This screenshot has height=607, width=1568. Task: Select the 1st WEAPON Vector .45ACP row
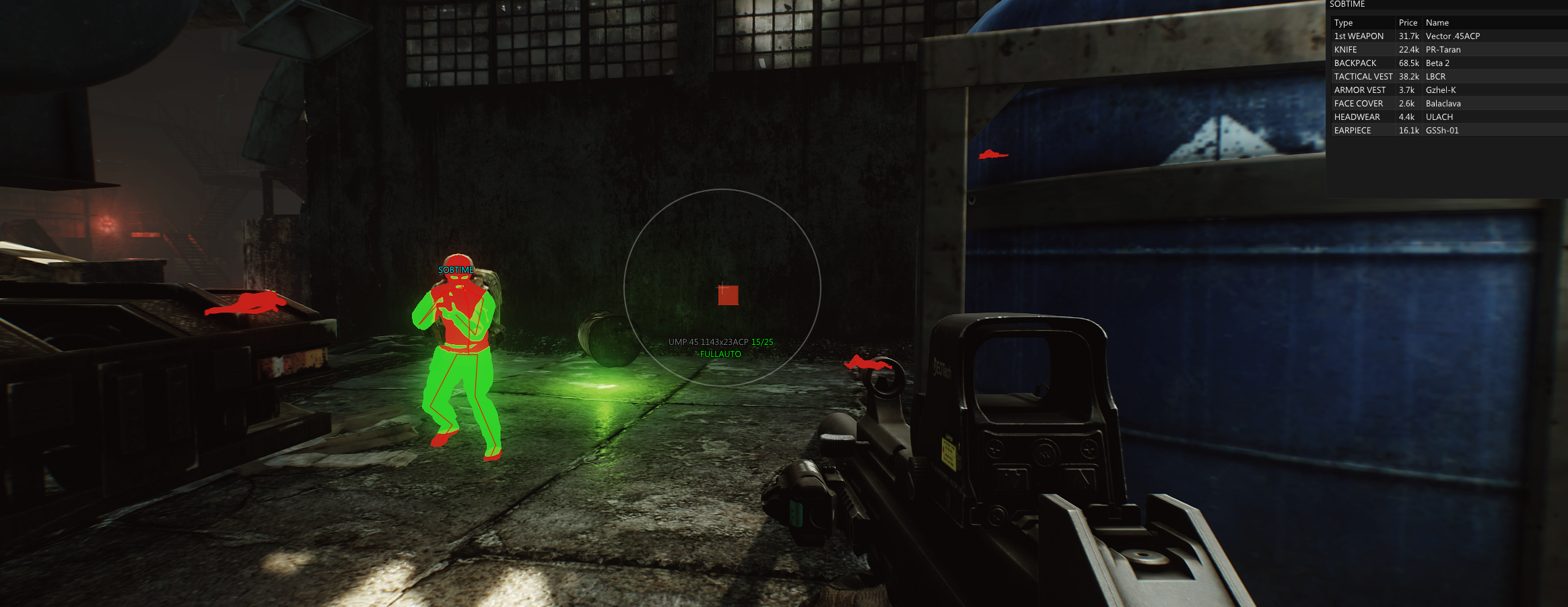[x=1447, y=36]
